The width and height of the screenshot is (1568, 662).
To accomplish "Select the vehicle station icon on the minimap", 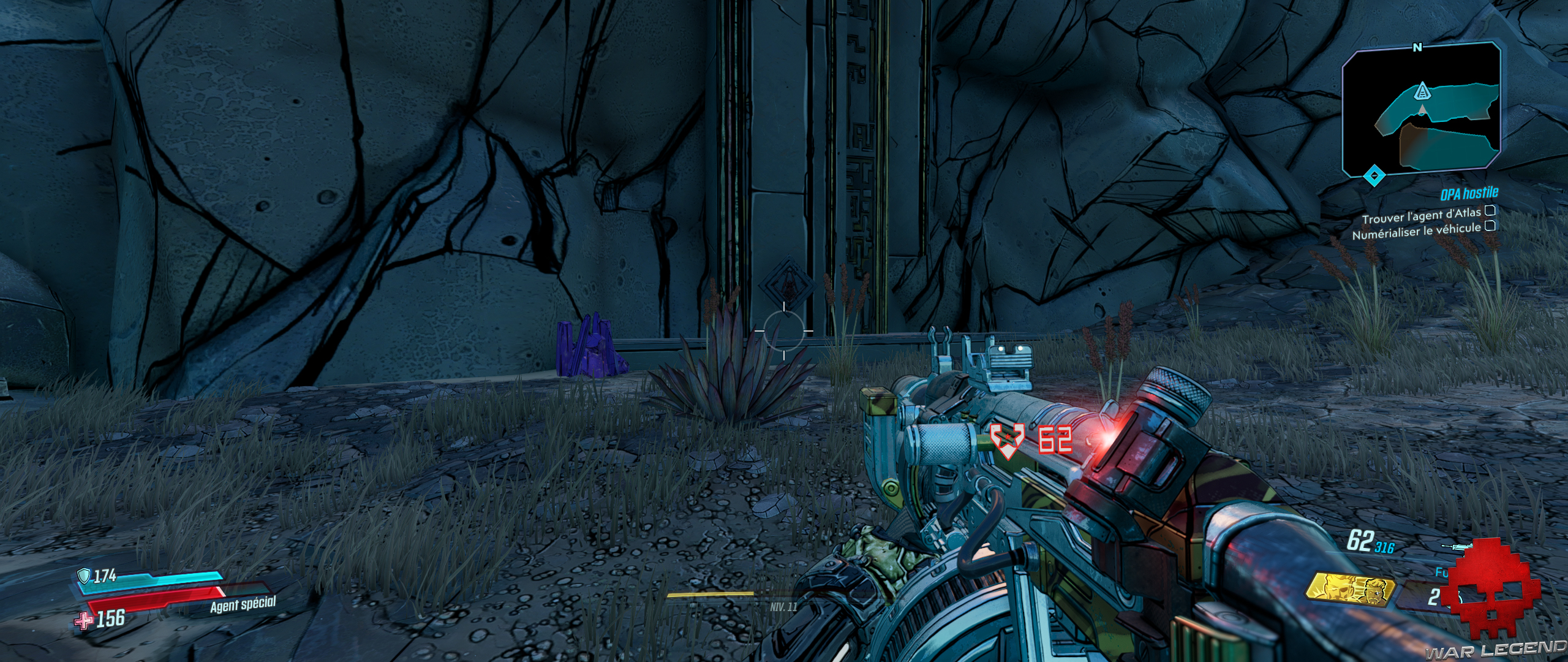I will point(1423,92).
